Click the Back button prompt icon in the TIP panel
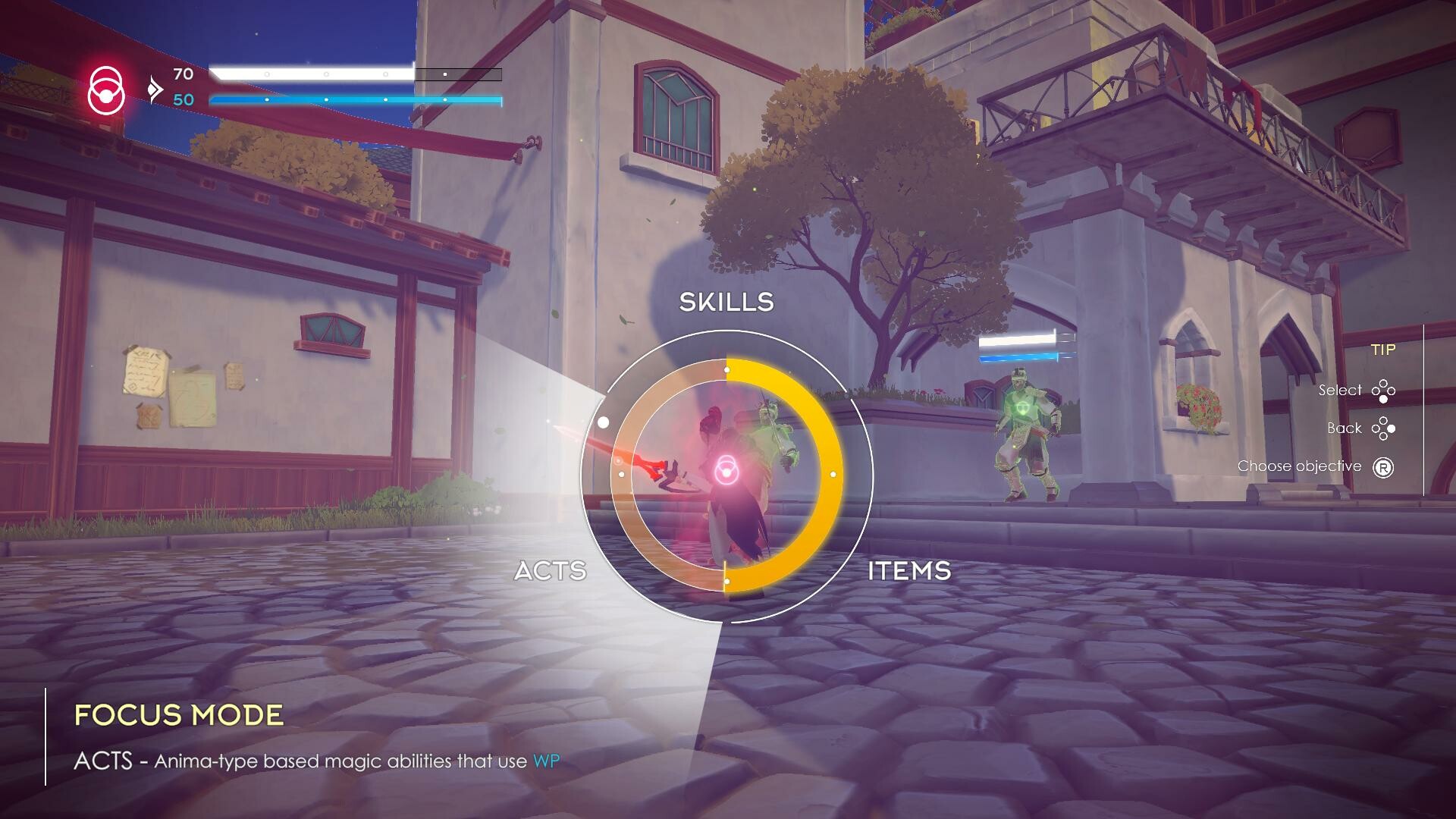 pyautogui.click(x=1385, y=428)
